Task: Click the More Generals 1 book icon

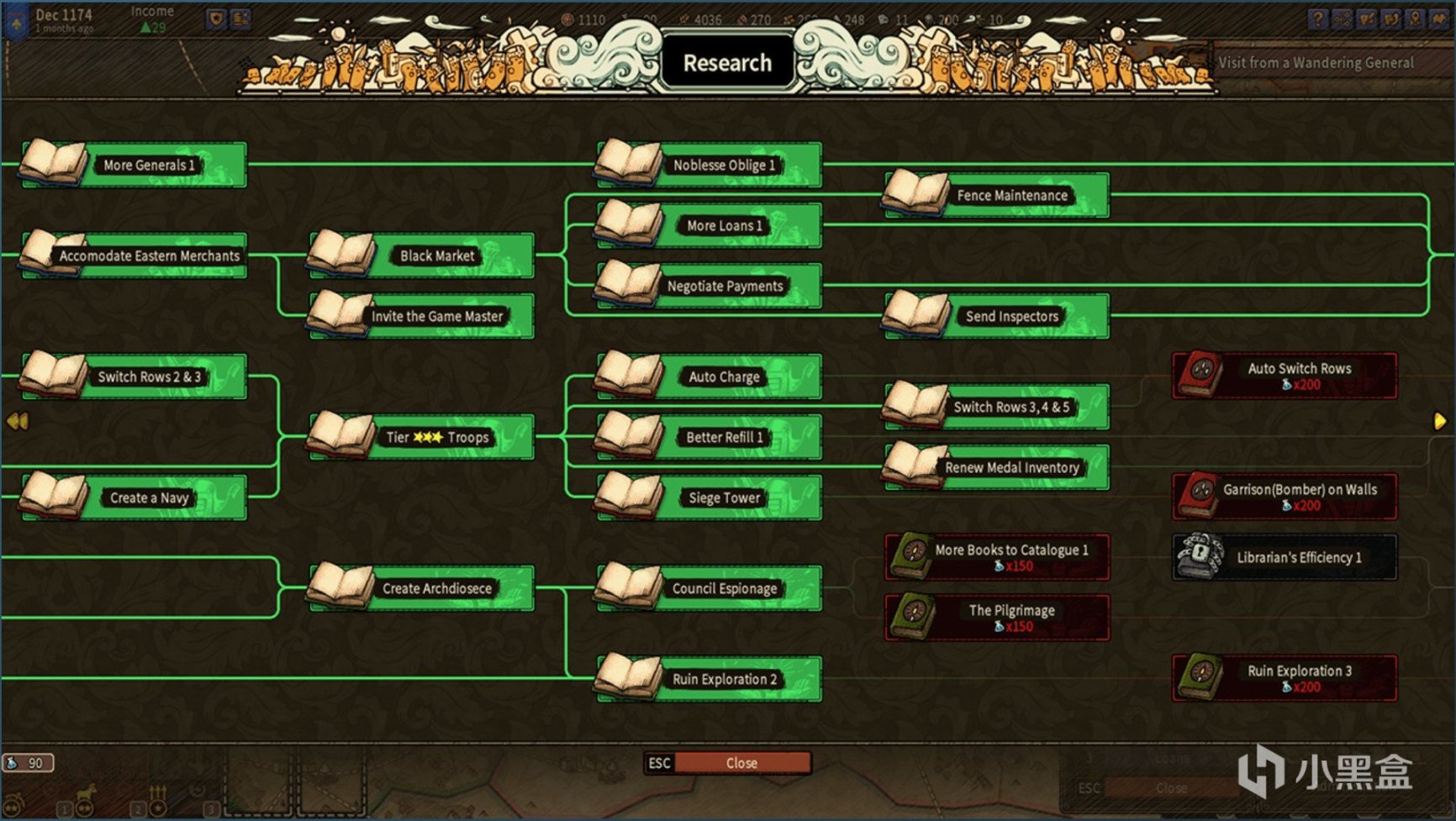Action: click(54, 163)
